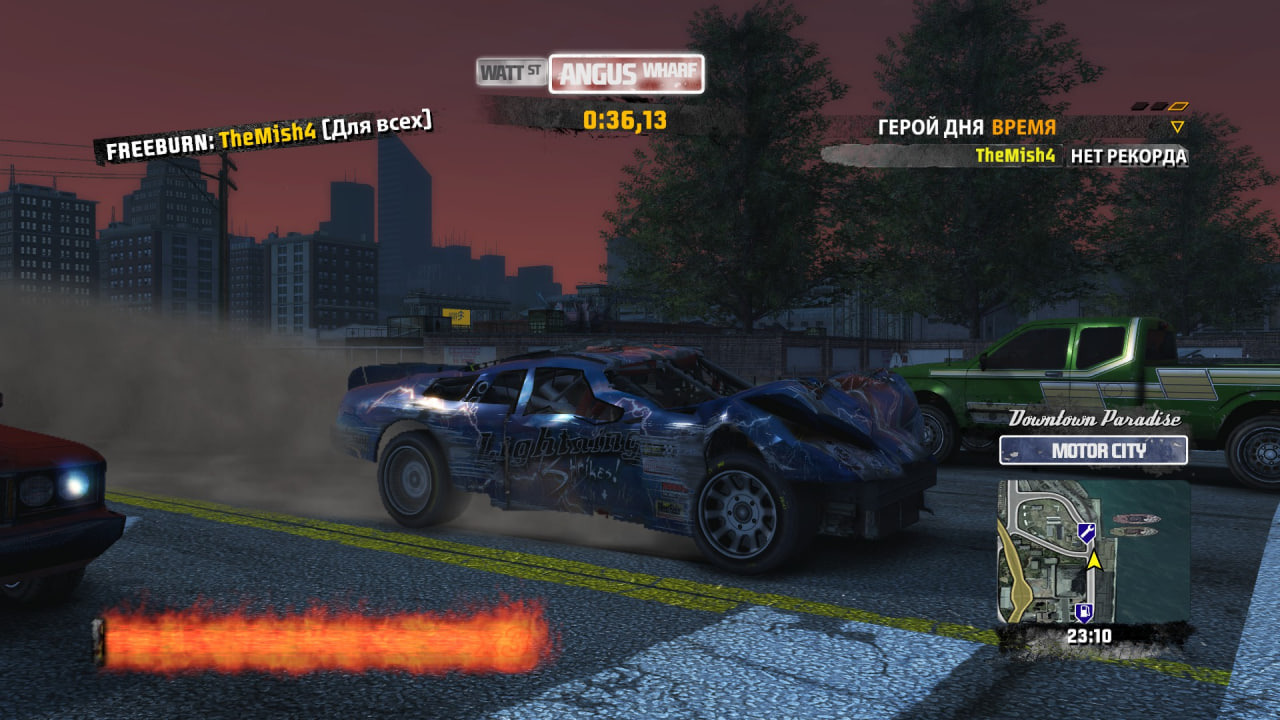Click the yellow player arrow on minimap
1280x720 pixels.
(x=1093, y=559)
